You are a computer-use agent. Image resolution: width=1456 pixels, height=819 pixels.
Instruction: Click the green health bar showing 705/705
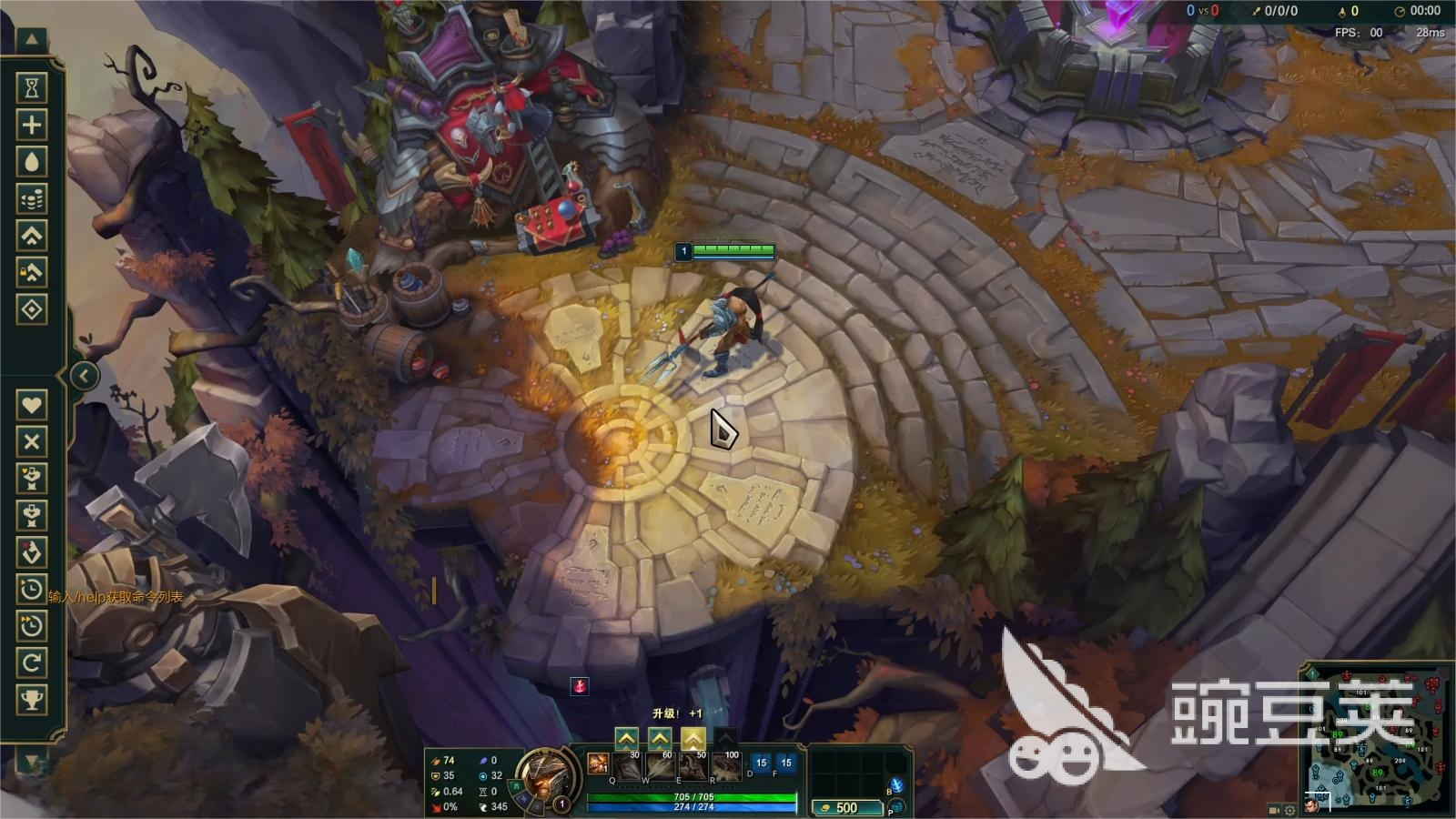692,795
